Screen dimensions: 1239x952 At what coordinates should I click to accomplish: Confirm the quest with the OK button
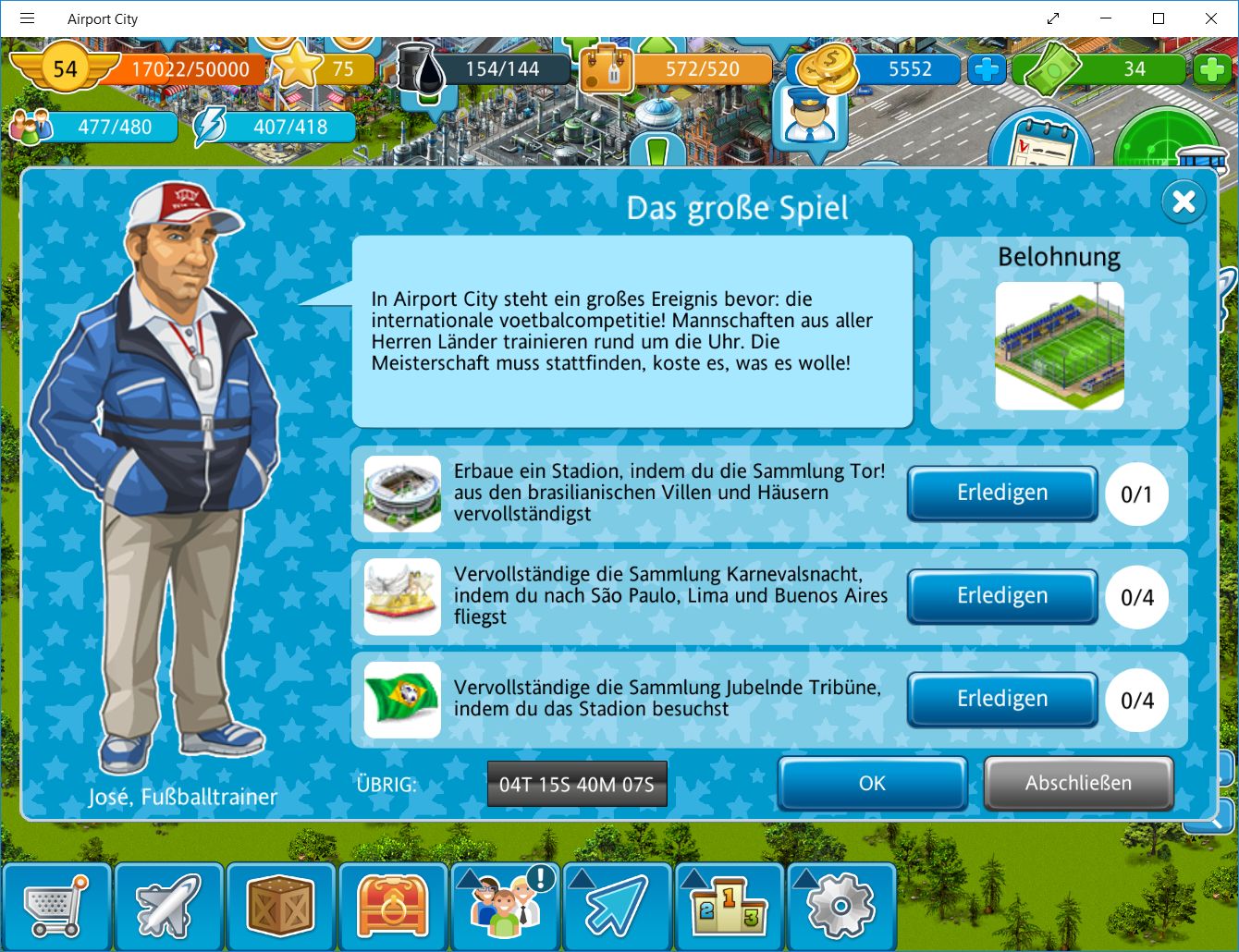872,784
